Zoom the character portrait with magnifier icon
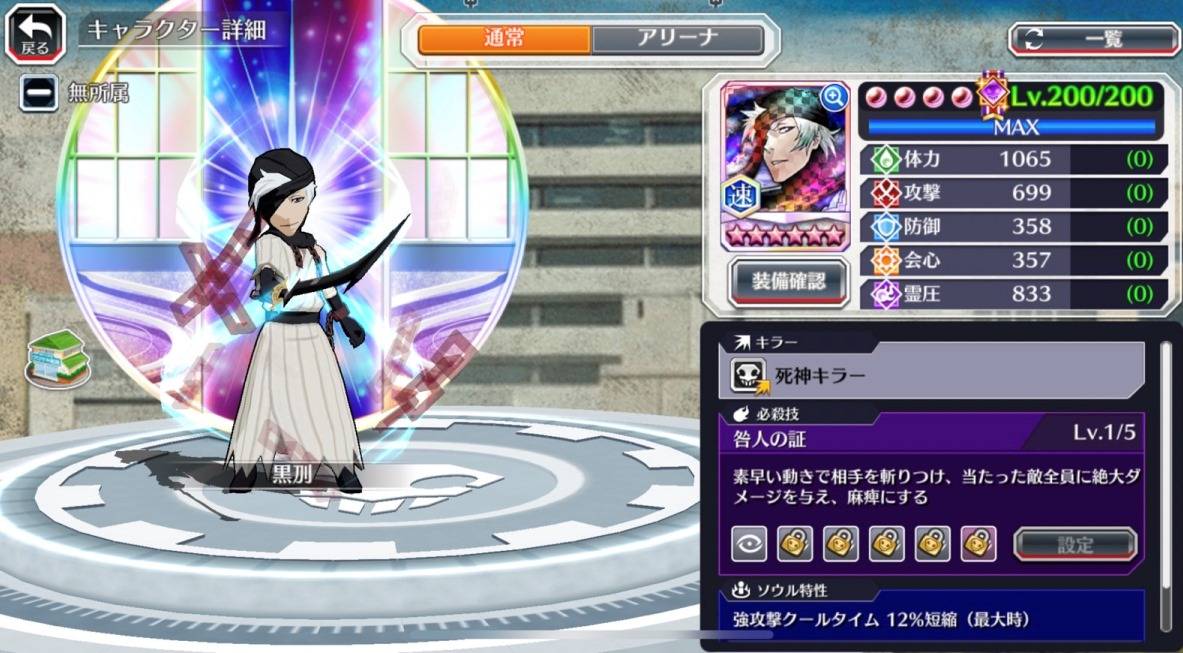 click(833, 97)
